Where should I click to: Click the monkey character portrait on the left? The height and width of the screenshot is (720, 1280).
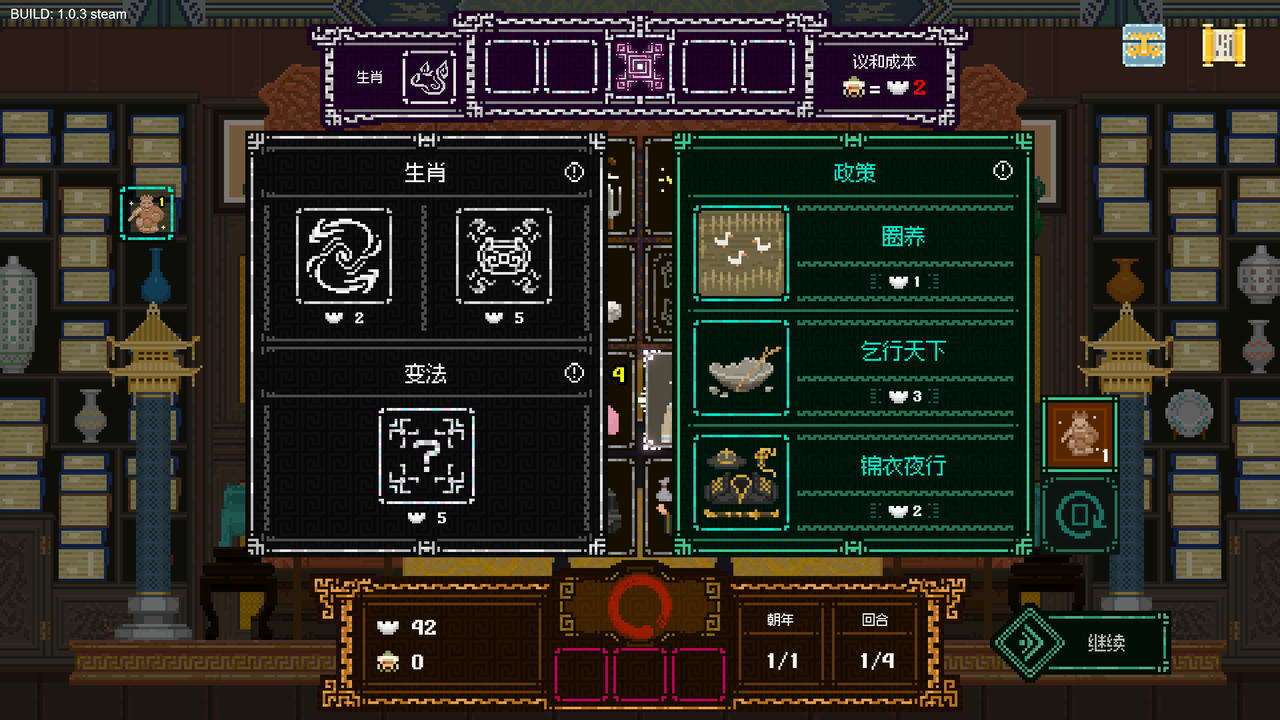[x=148, y=214]
